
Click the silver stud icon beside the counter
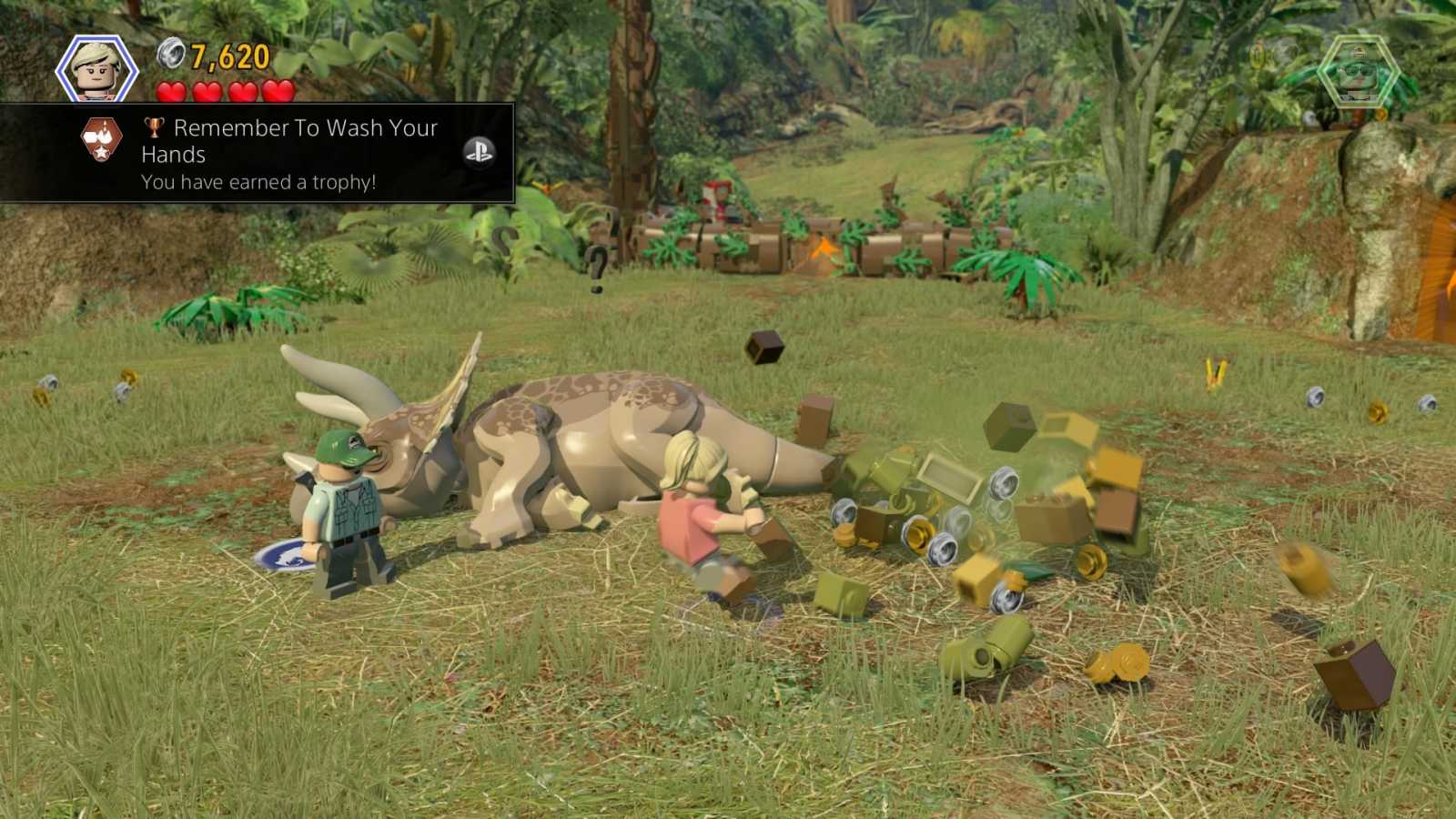[170, 55]
